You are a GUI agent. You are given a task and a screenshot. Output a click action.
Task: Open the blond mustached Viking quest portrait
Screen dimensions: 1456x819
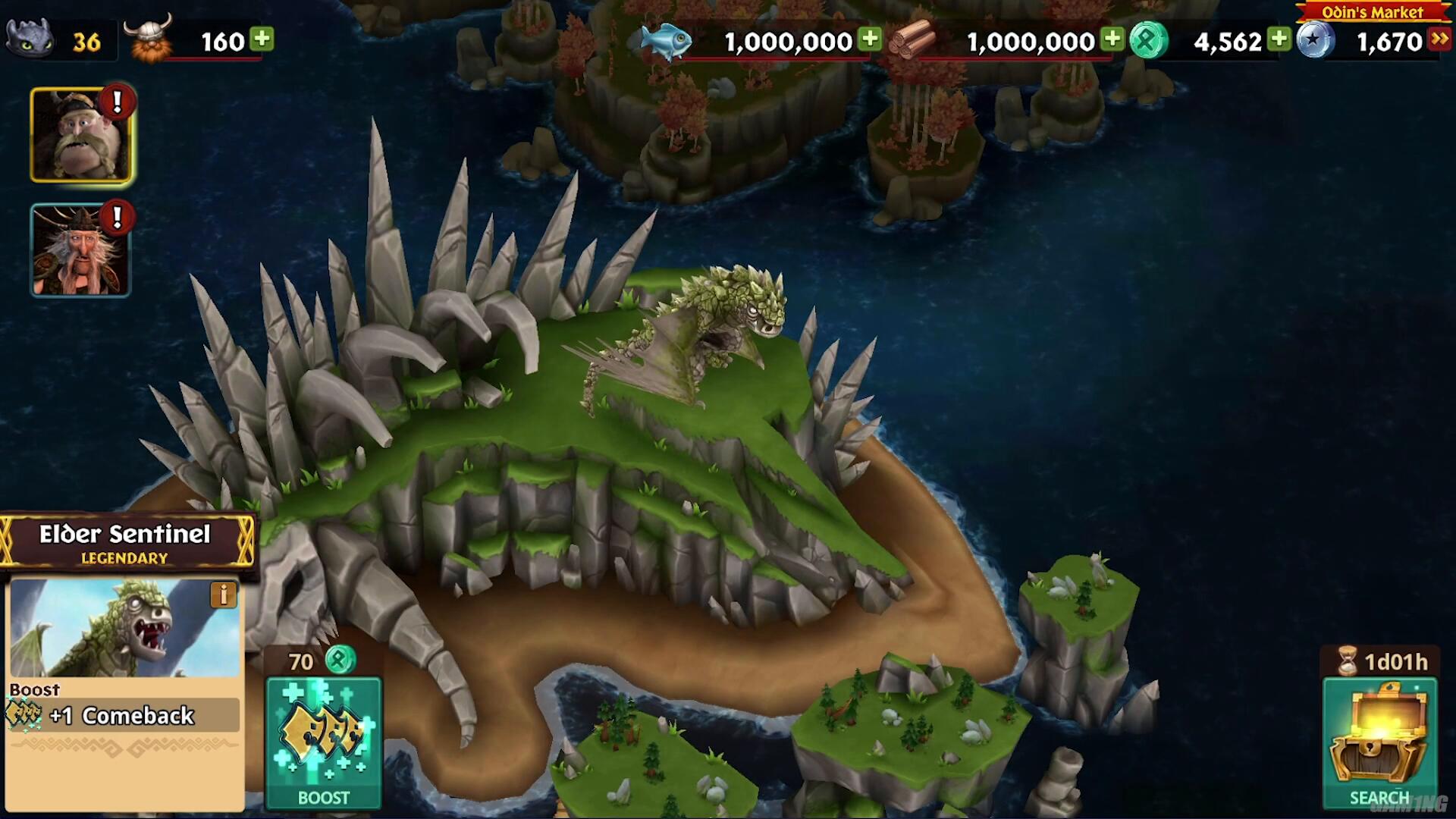[x=80, y=136]
